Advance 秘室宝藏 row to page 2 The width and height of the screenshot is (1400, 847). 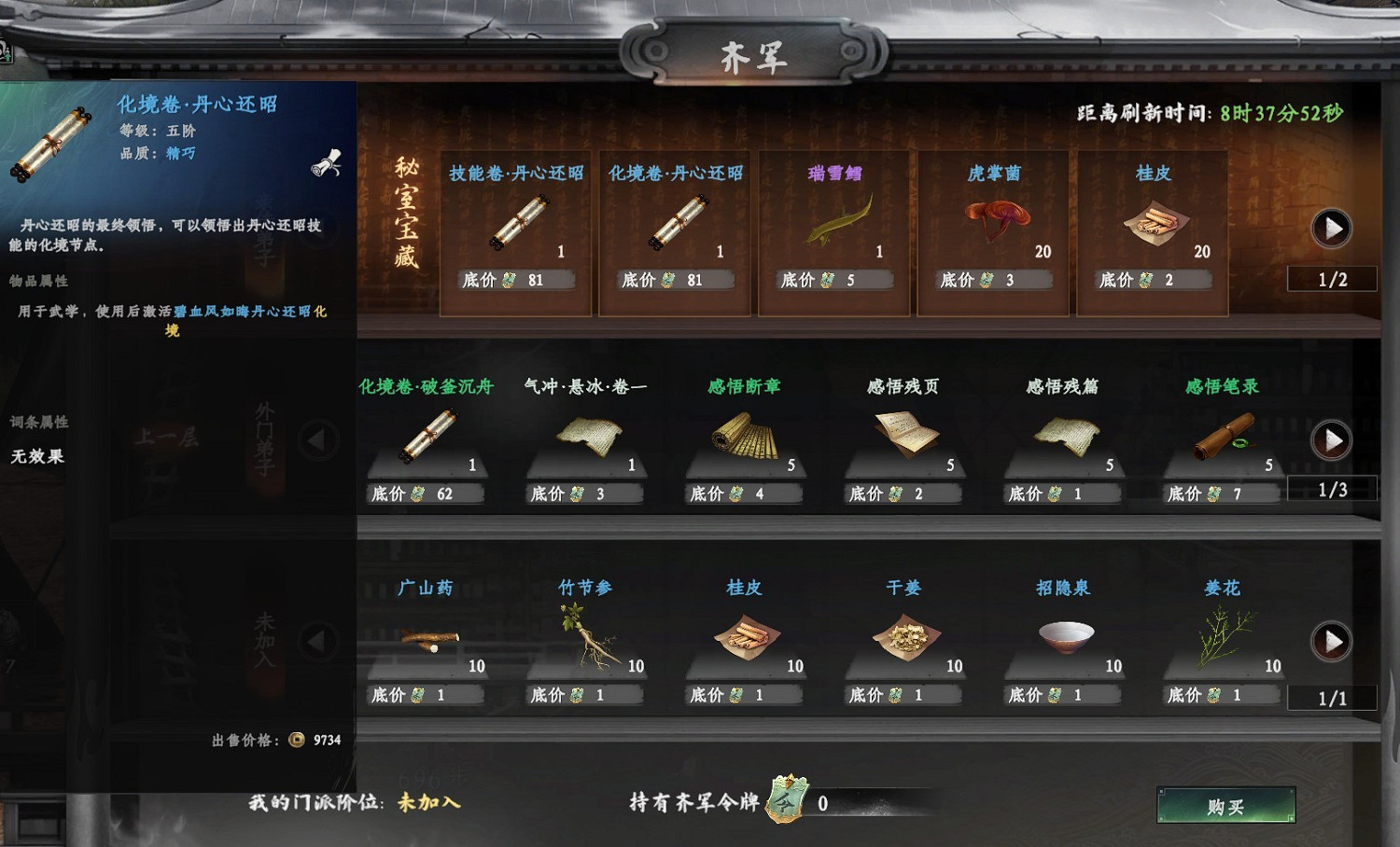click(1333, 229)
